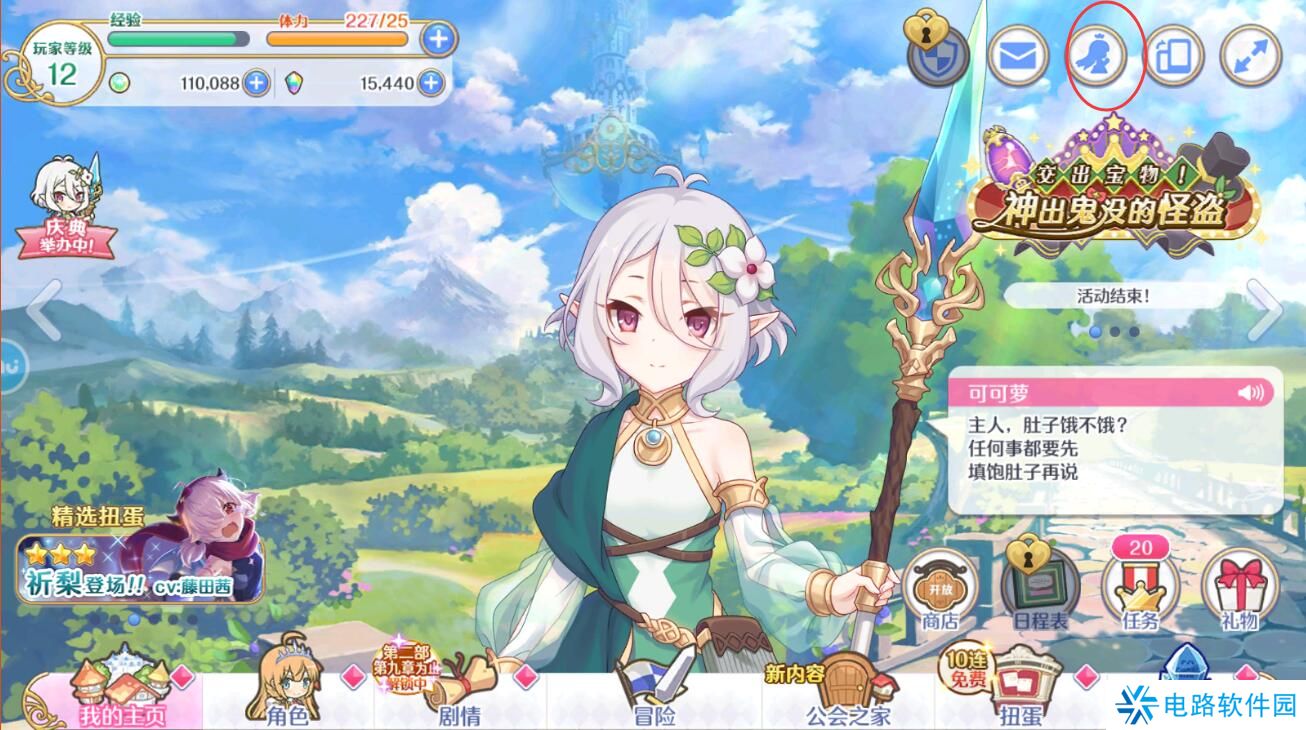Screen dimensions: 1306x730
Task: Open the 庆典举办中 festival icon
Action: [68, 210]
